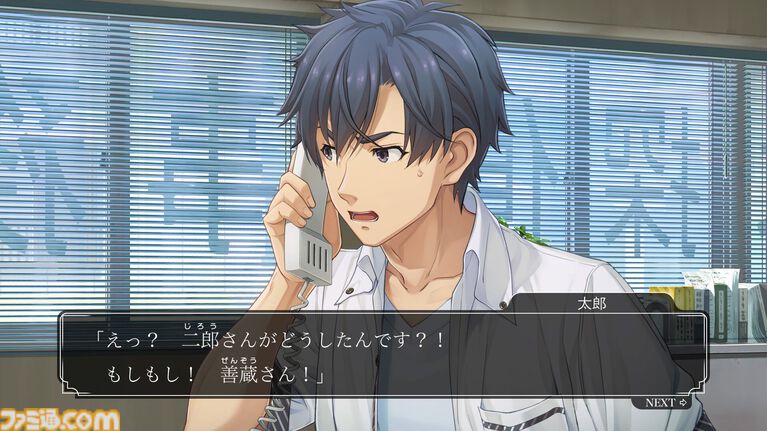Advance dialogue with the NEXT button

[x=667, y=403]
